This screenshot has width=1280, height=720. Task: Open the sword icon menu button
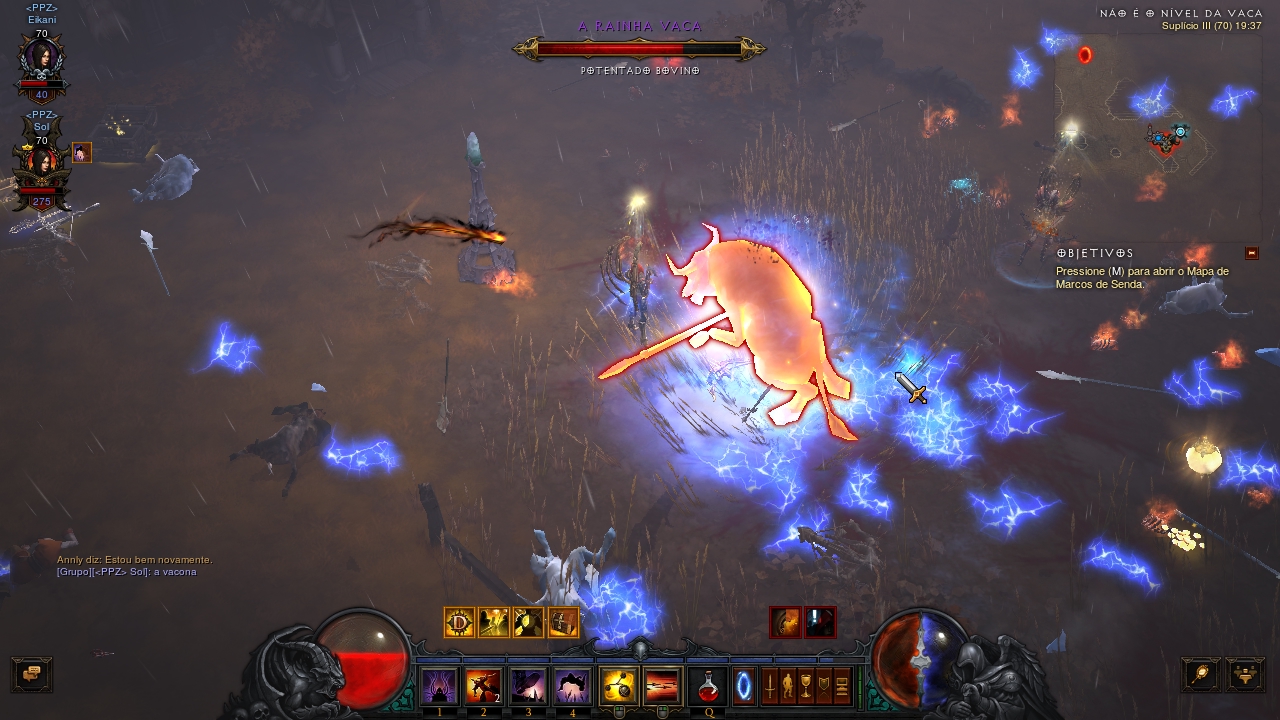770,686
